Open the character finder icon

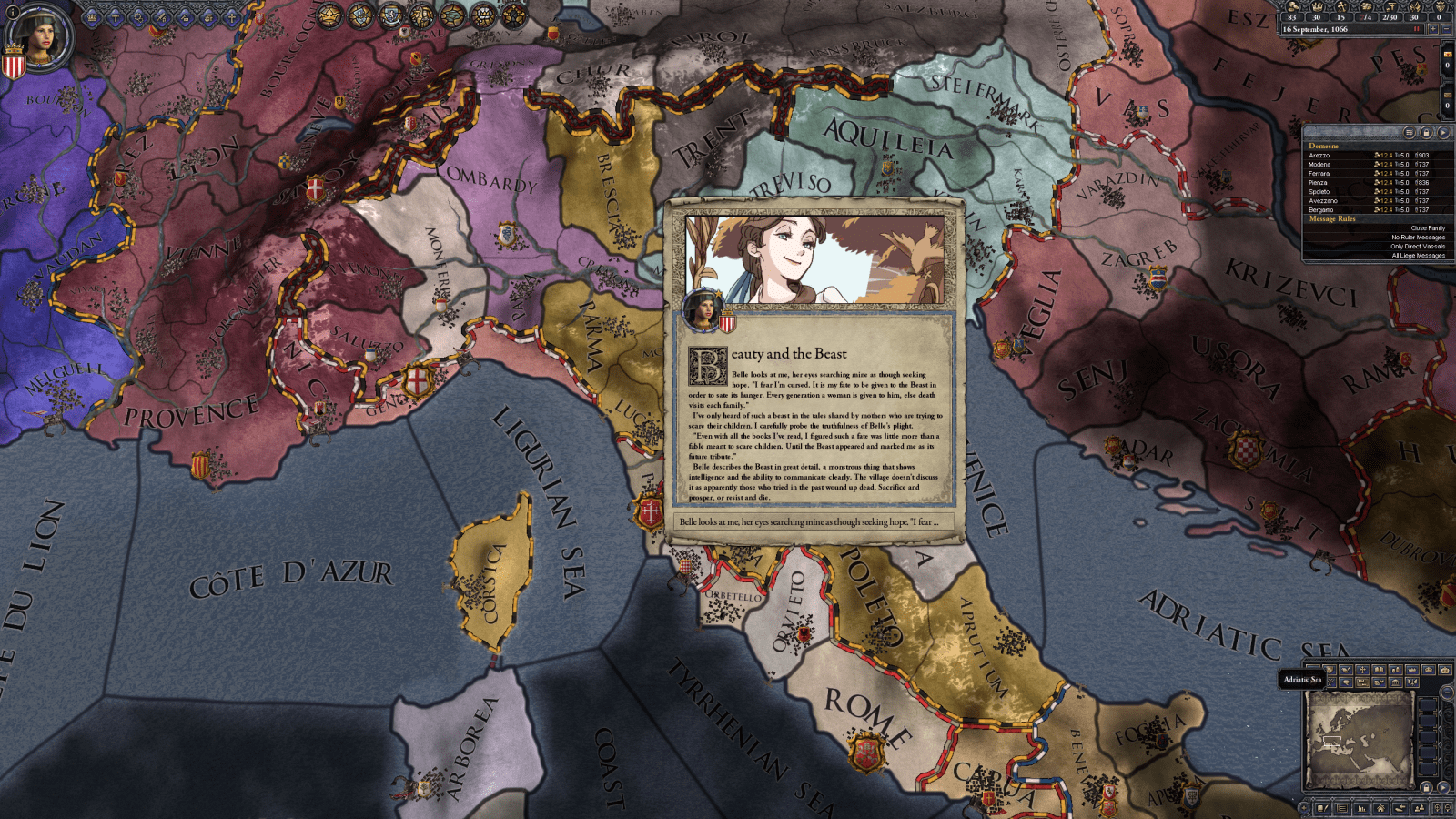click(1419, 808)
